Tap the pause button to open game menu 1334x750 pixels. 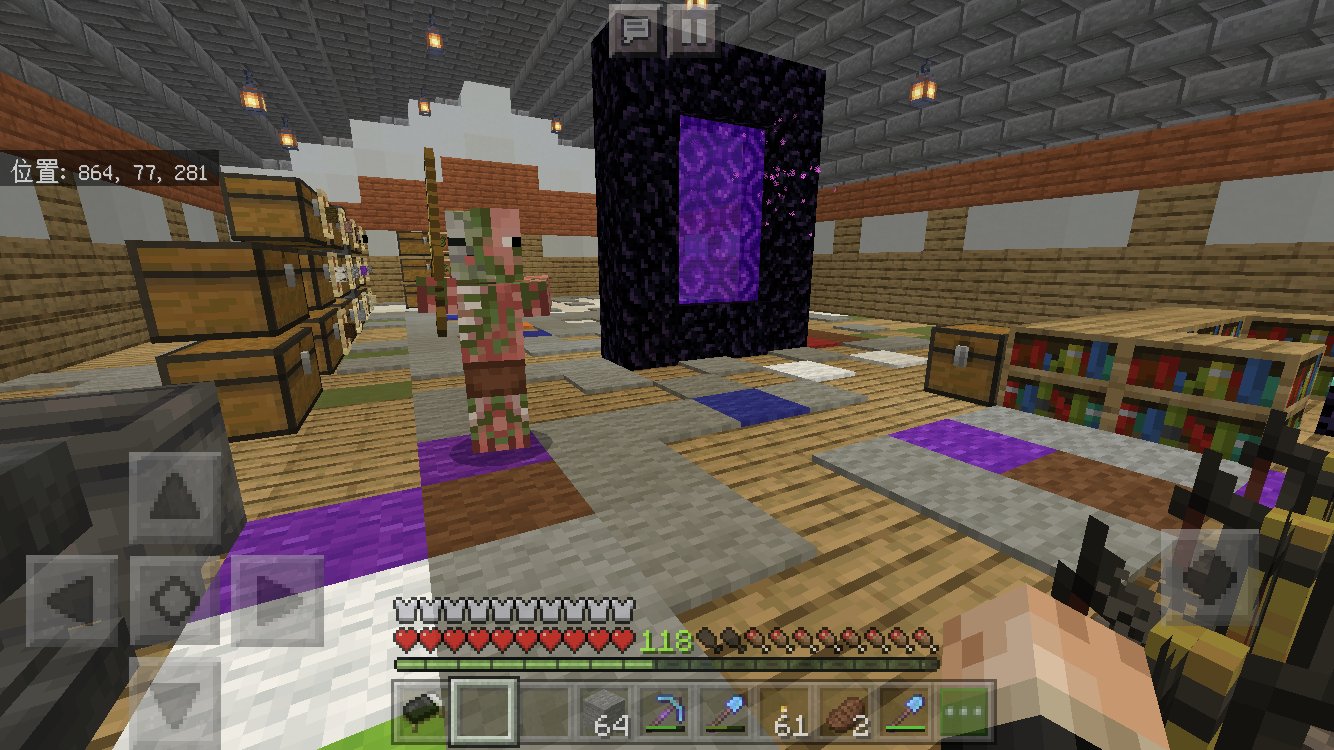(692, 27)
